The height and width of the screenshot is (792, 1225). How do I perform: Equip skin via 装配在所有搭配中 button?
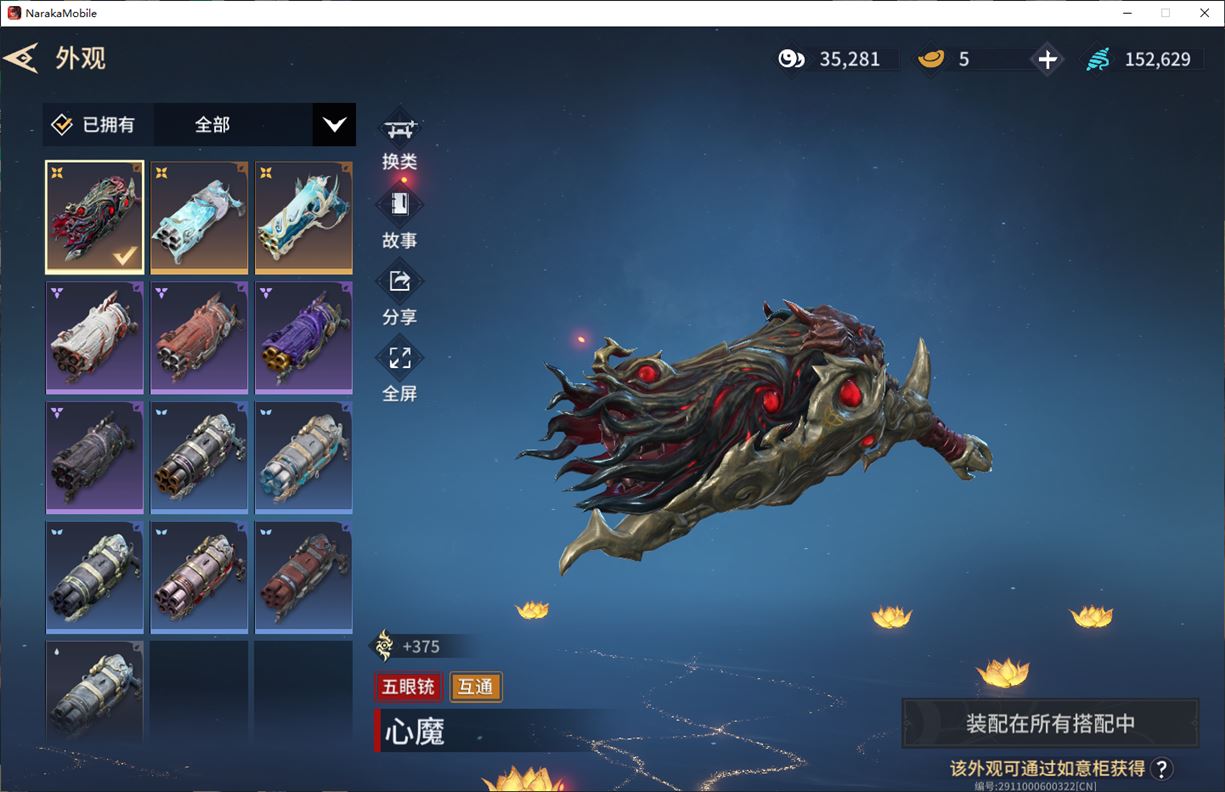1050,723
